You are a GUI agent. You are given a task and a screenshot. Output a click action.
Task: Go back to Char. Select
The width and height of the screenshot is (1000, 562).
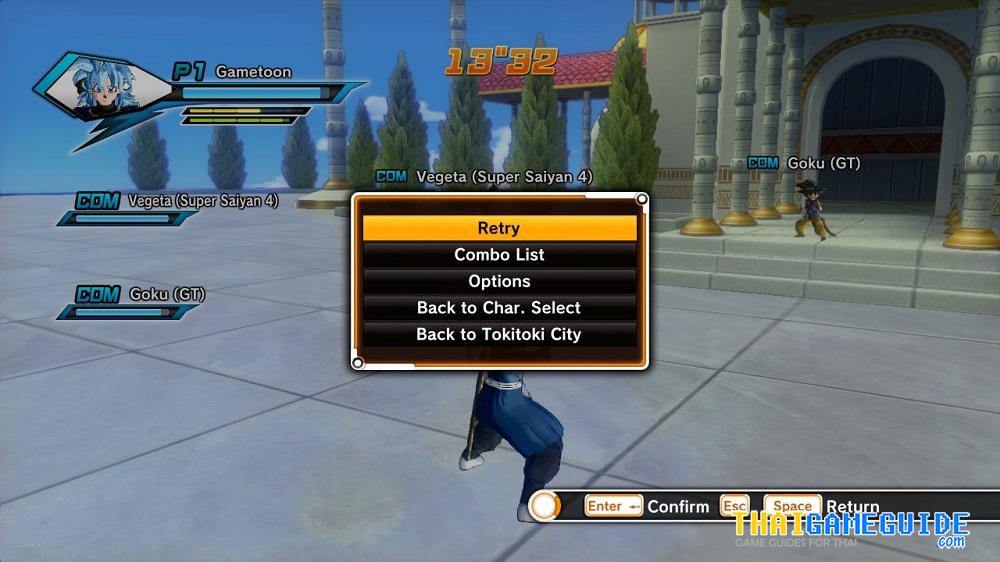(499, 308)
